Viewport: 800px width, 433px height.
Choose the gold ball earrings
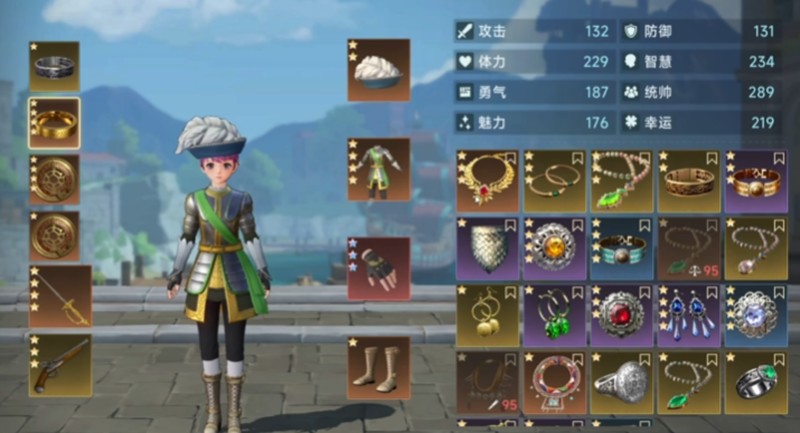tap(487, 315)
